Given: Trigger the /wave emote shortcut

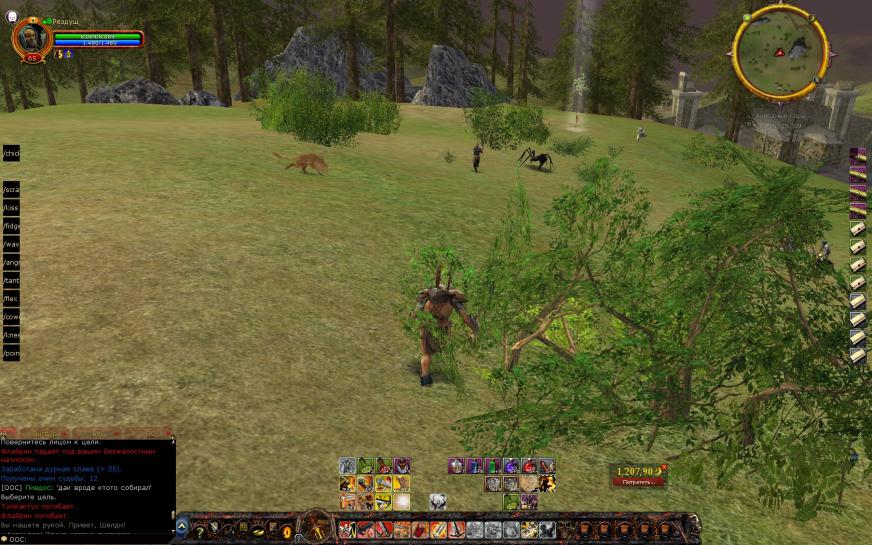Looking at the screenshot, I should [x=11, y=244].
